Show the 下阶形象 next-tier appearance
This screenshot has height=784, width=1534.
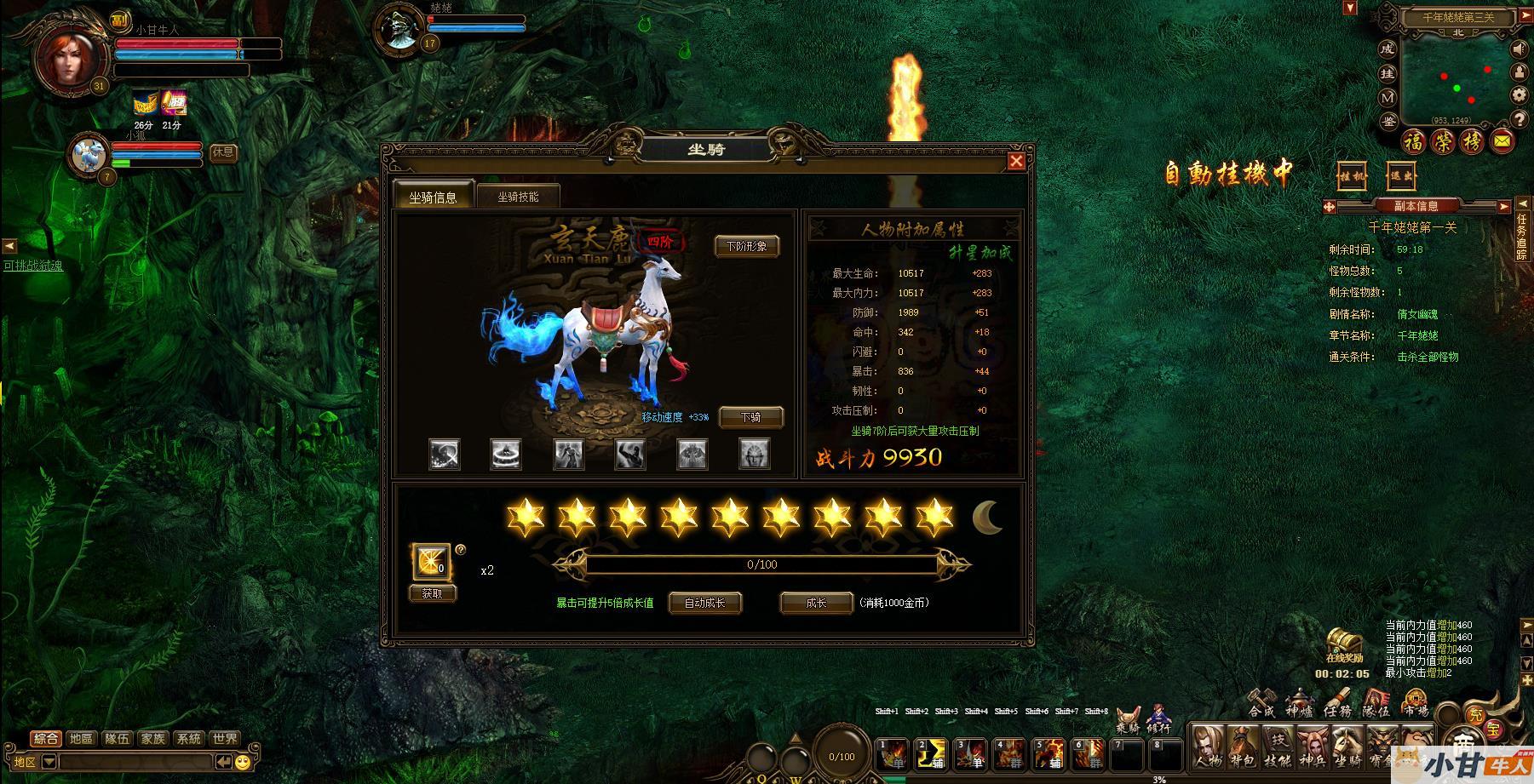tap(746, 246)
